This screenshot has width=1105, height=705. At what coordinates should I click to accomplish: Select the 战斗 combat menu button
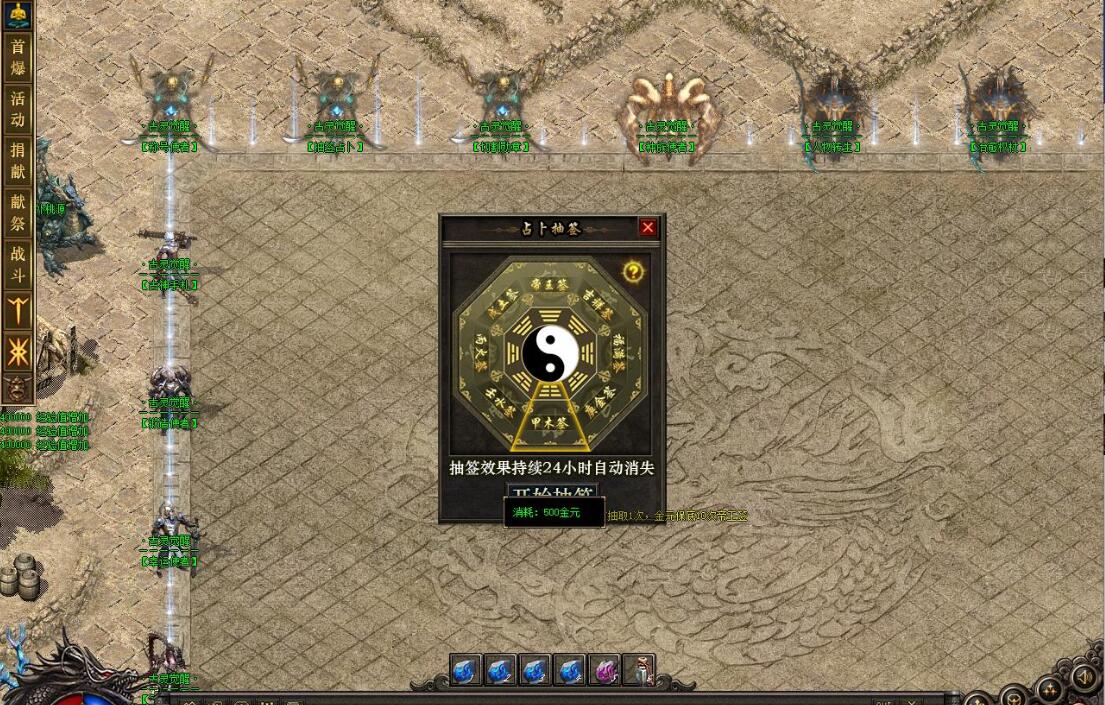point(18,265)
